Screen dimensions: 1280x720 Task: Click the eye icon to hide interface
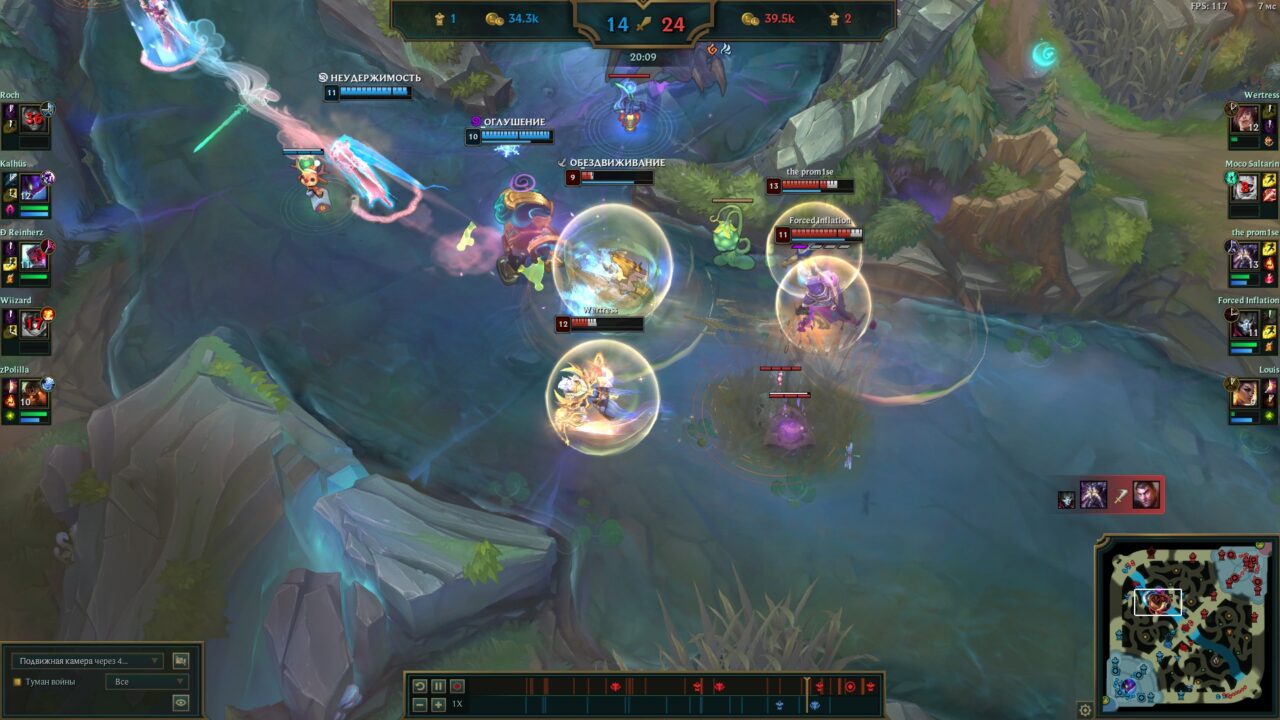[181, 703]
